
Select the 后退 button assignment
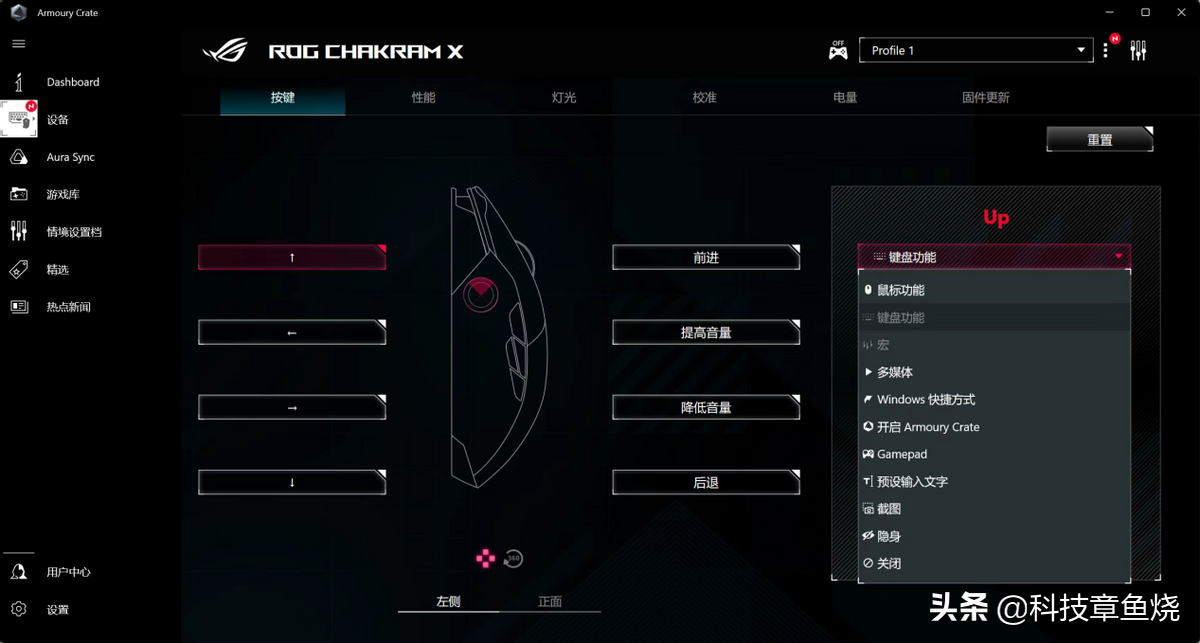click(706, 483)
